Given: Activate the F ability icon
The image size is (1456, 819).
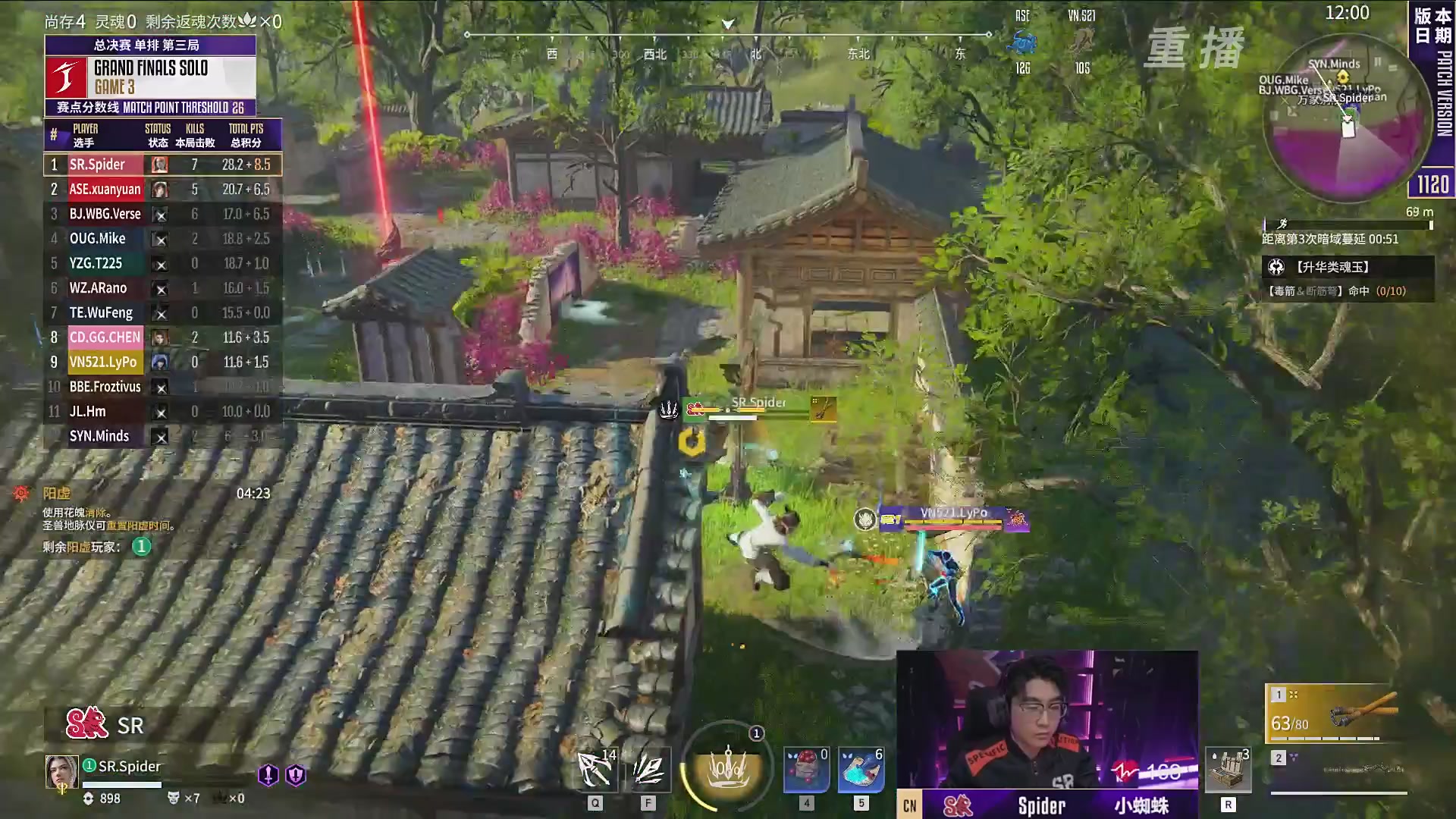Looking at the screenshot, I should click(x=648, y=768).
